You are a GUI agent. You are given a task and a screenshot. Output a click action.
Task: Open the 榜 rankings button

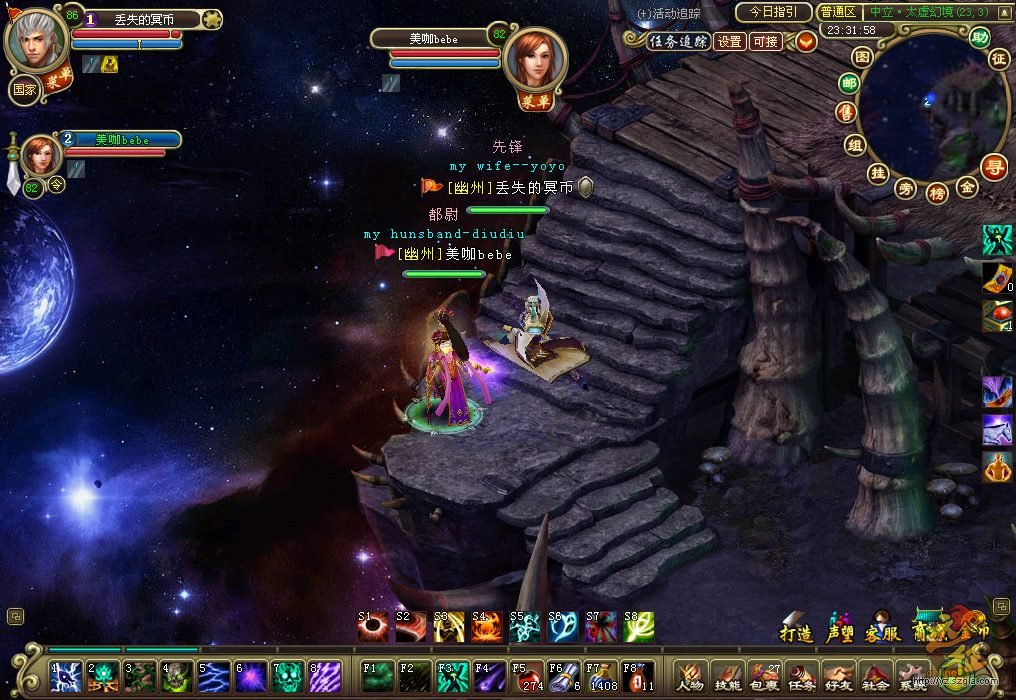(x=937, y=192)
